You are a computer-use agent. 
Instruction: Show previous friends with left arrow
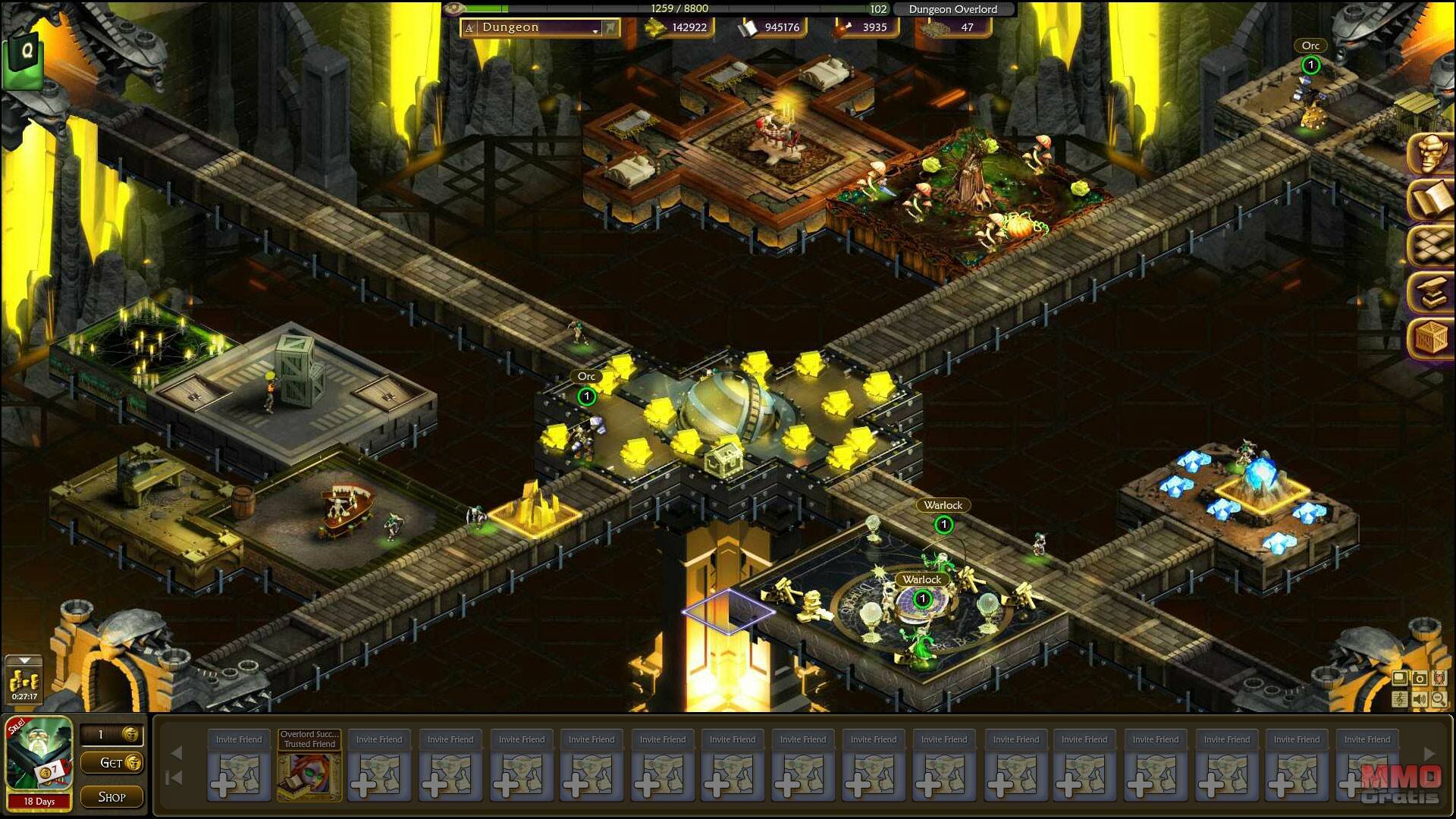tap(177, 753)
